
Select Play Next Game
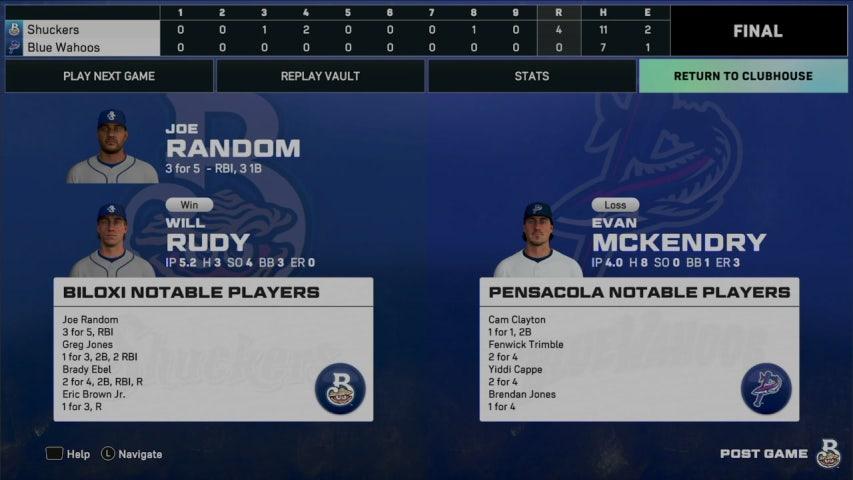pos(109,76)
